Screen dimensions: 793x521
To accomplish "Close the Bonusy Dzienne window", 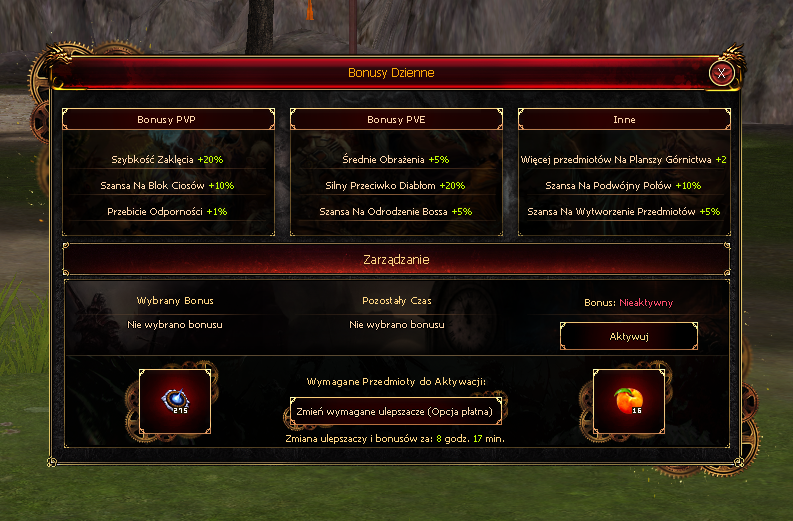I will [721, 73].
